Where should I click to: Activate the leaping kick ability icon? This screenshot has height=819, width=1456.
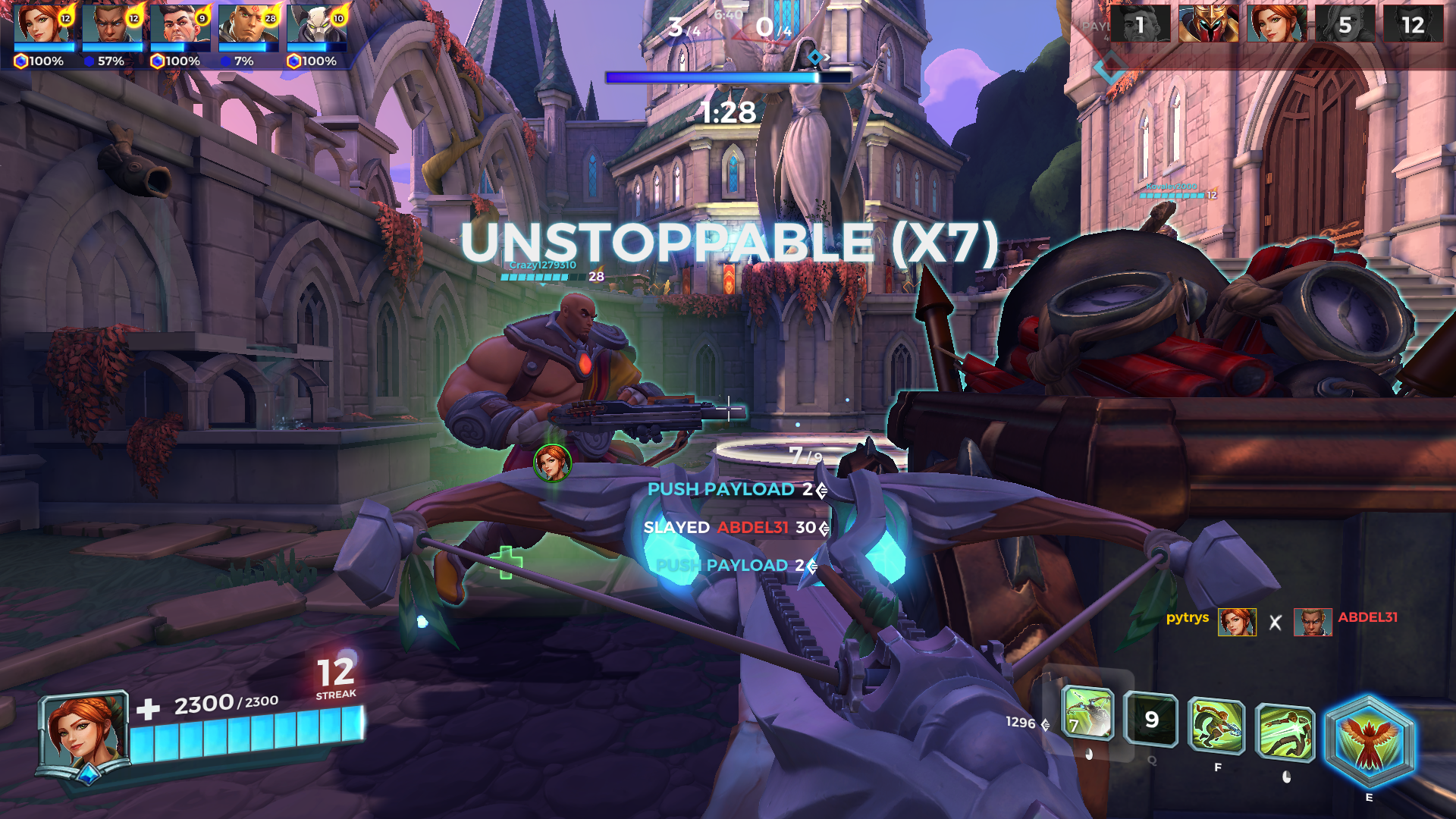tap(1285, 732)
